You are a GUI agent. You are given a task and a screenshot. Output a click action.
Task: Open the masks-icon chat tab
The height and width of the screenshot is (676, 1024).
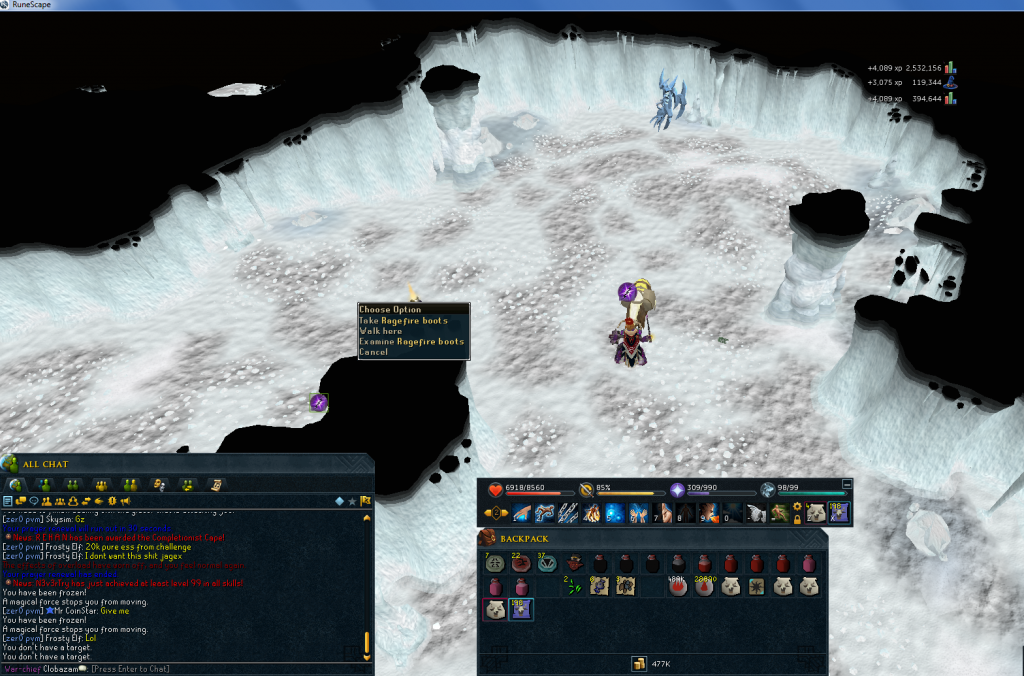(x=157, y=484)
